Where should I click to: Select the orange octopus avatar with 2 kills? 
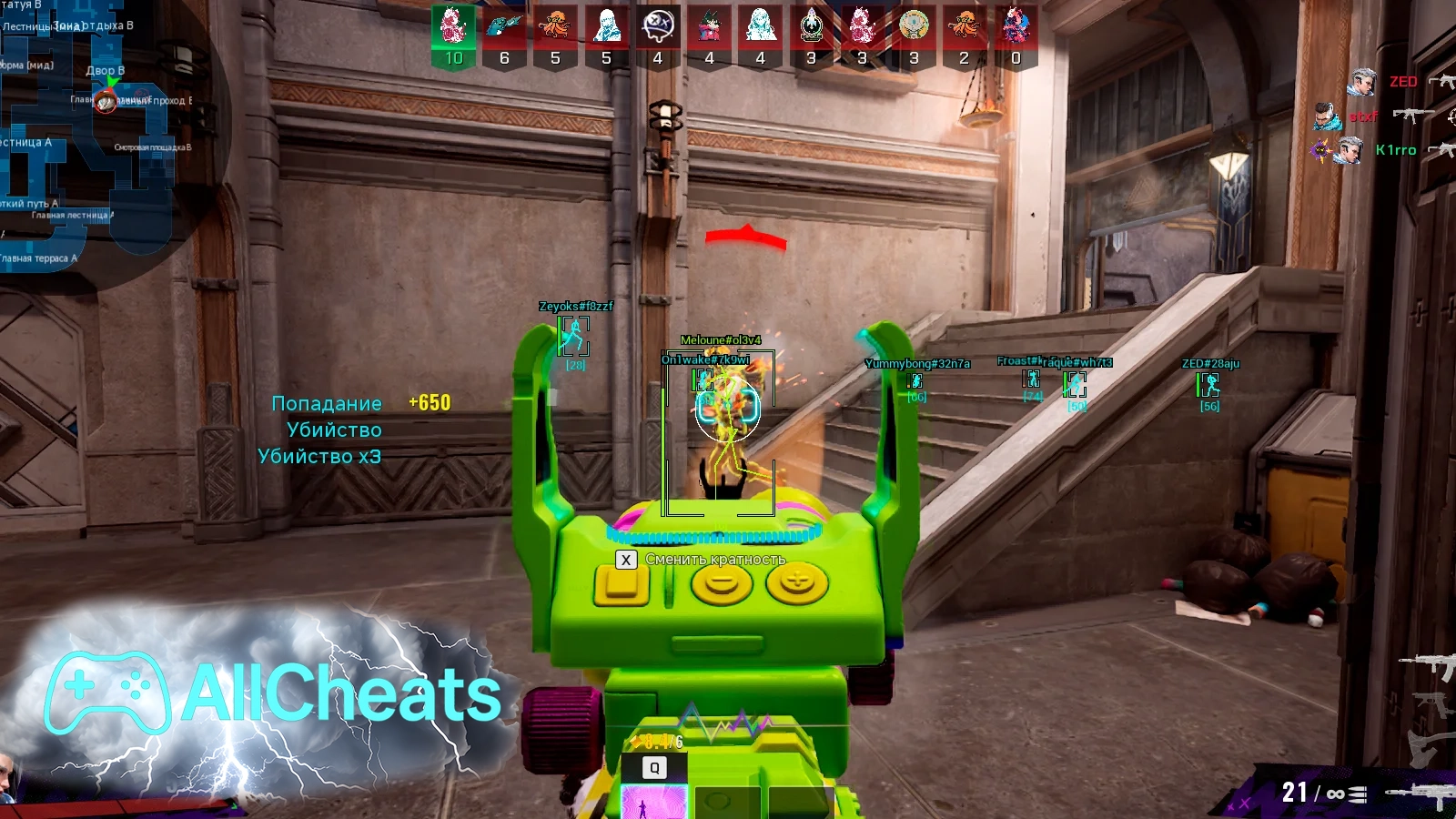tap(965, 27)
